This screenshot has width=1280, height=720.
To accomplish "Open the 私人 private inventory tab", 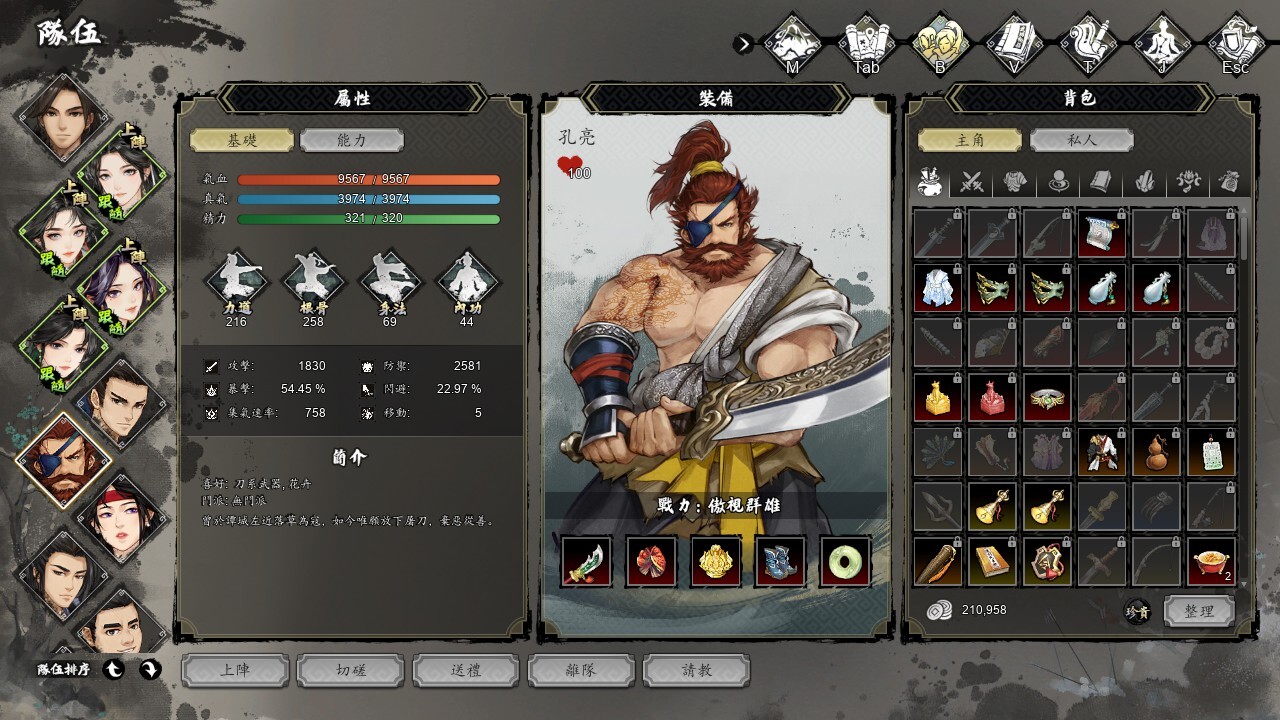I will (x=1082, y=140).
